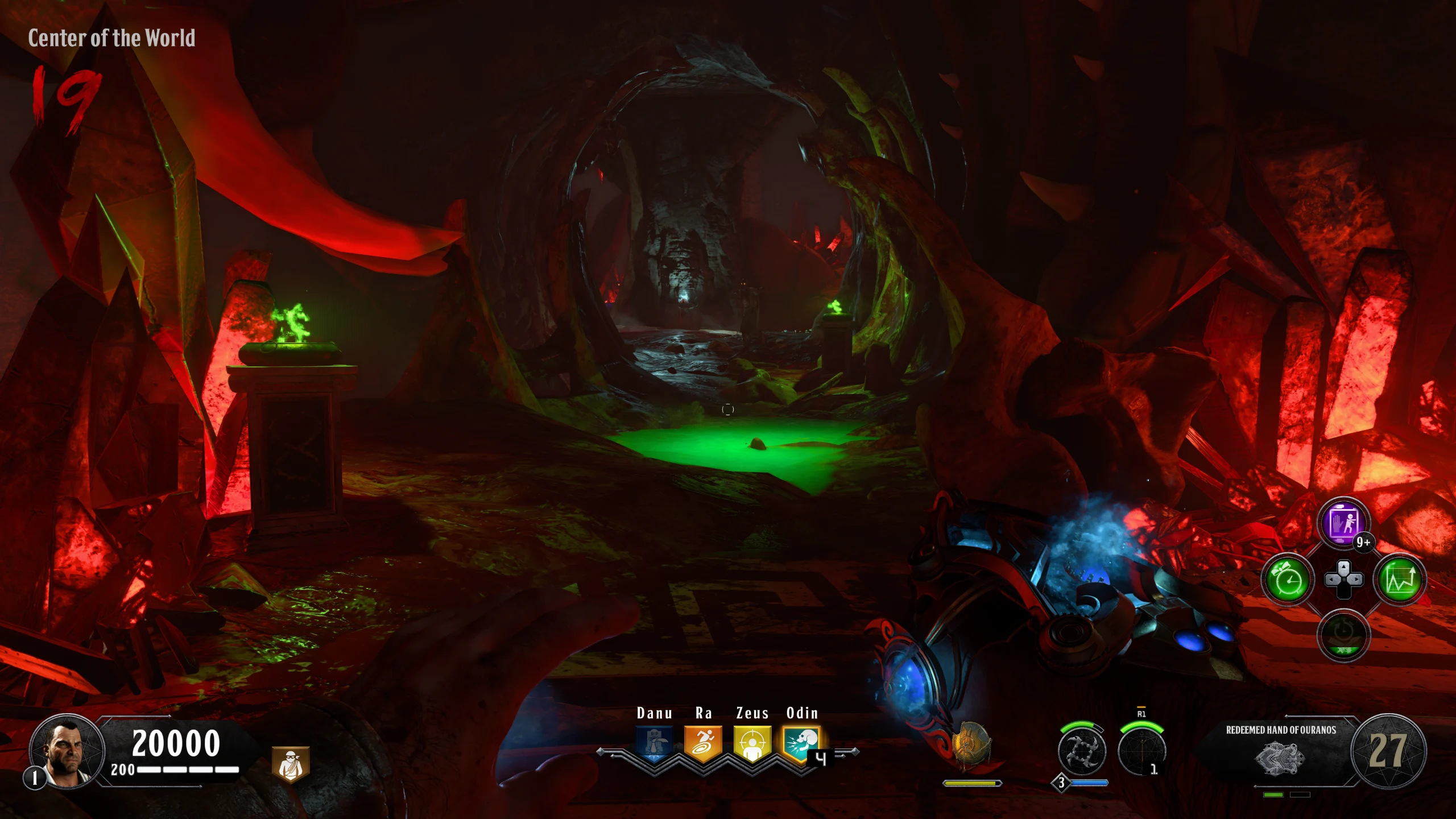The height and width of the screenshot is (819, 1456).
Task: Click the player character portrait
Action: click(x=67, y=751)
